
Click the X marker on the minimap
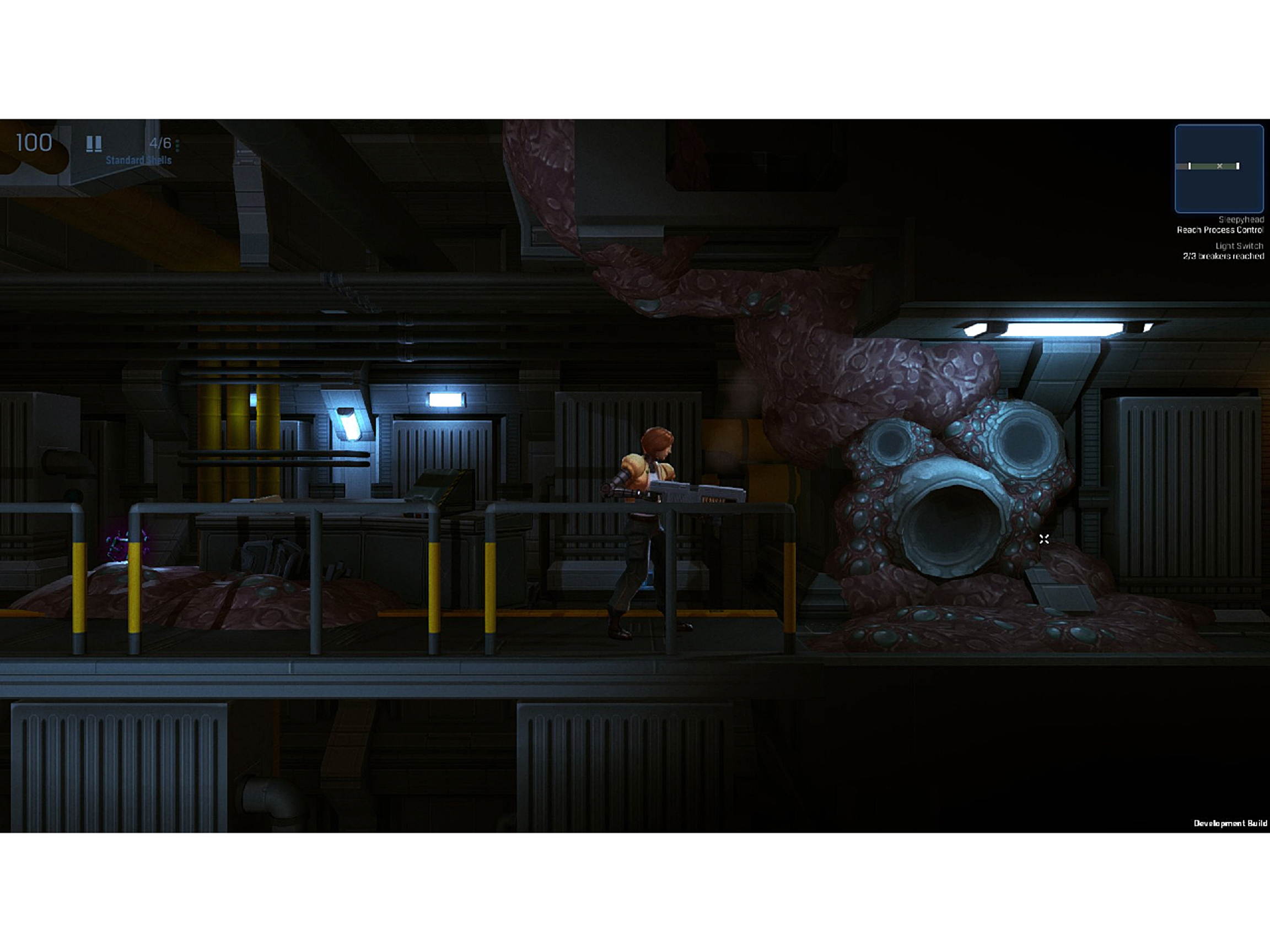point(1219,166)
